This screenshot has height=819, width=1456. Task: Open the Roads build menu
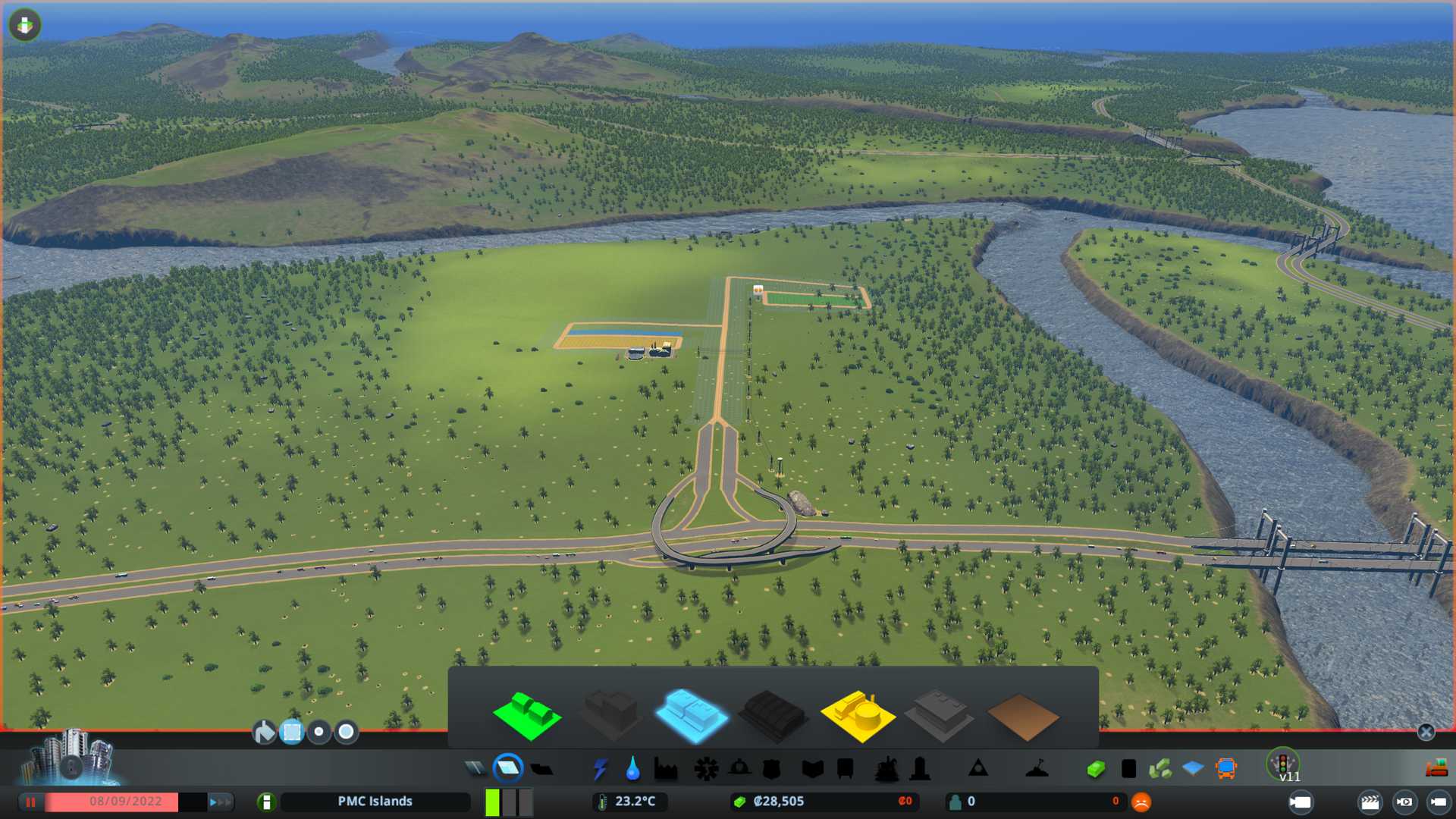click(475, 769)
